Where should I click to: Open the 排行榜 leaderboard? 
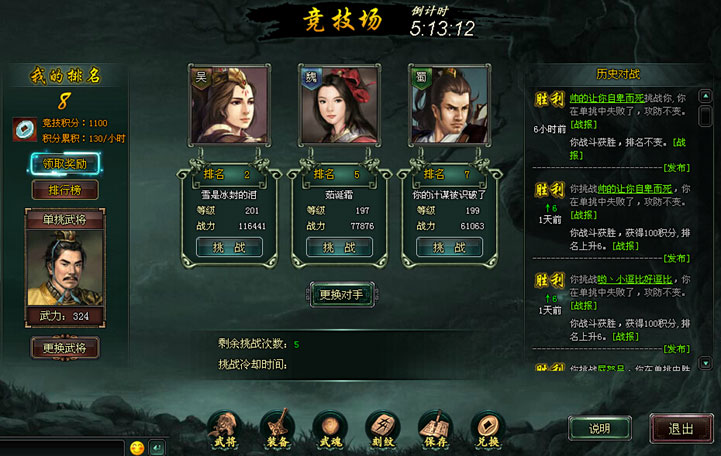coord(65,190)
